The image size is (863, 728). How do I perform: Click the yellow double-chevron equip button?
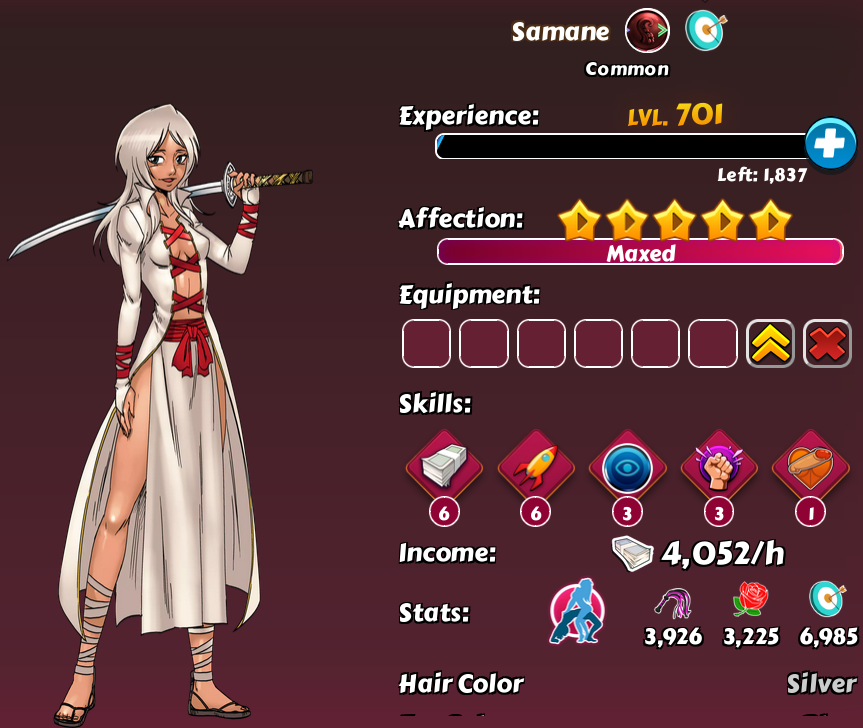770,344
